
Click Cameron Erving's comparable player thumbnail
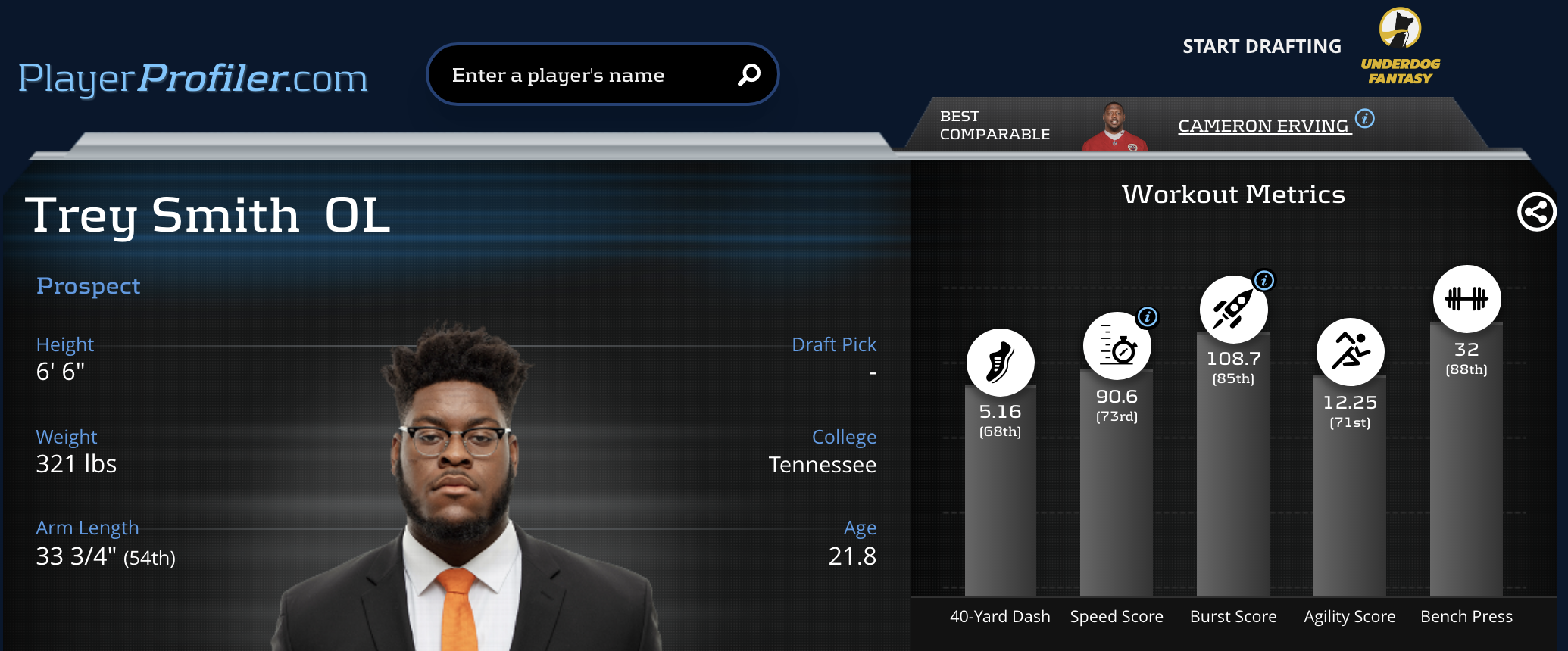tap(1114, 127)
